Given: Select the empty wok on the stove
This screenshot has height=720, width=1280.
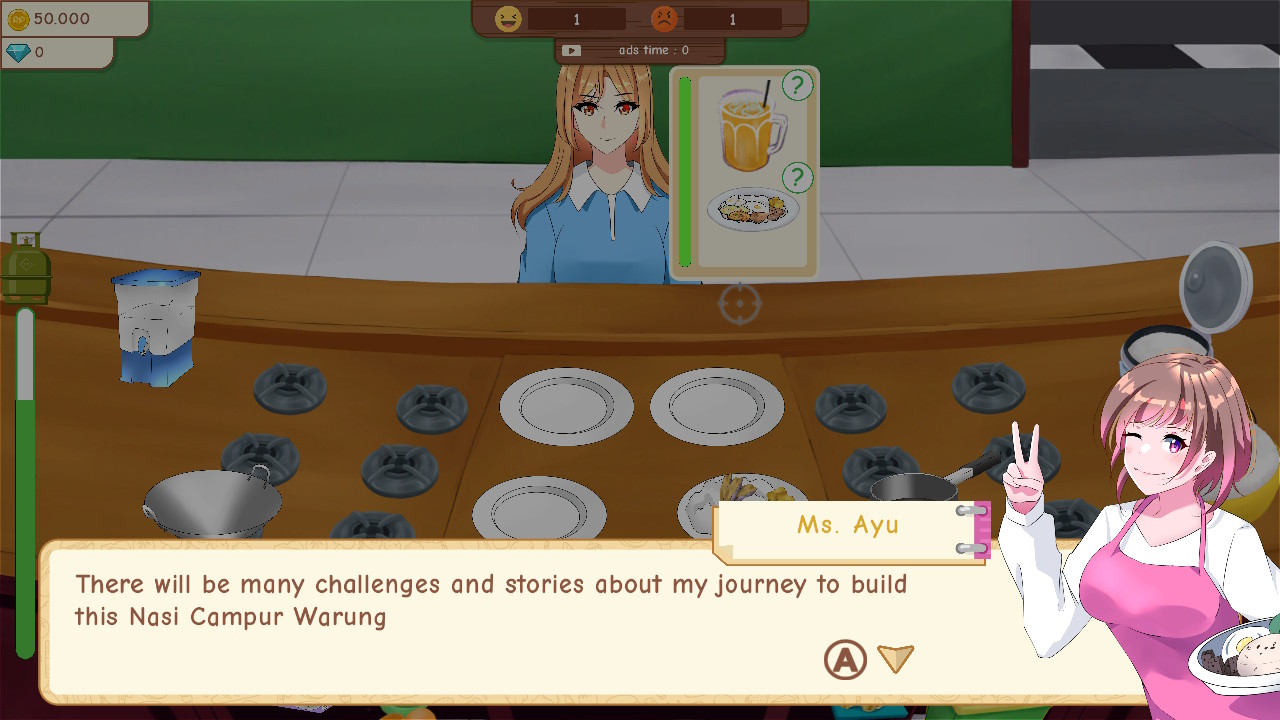Looking at the screenshot, I should pos(213,500).
